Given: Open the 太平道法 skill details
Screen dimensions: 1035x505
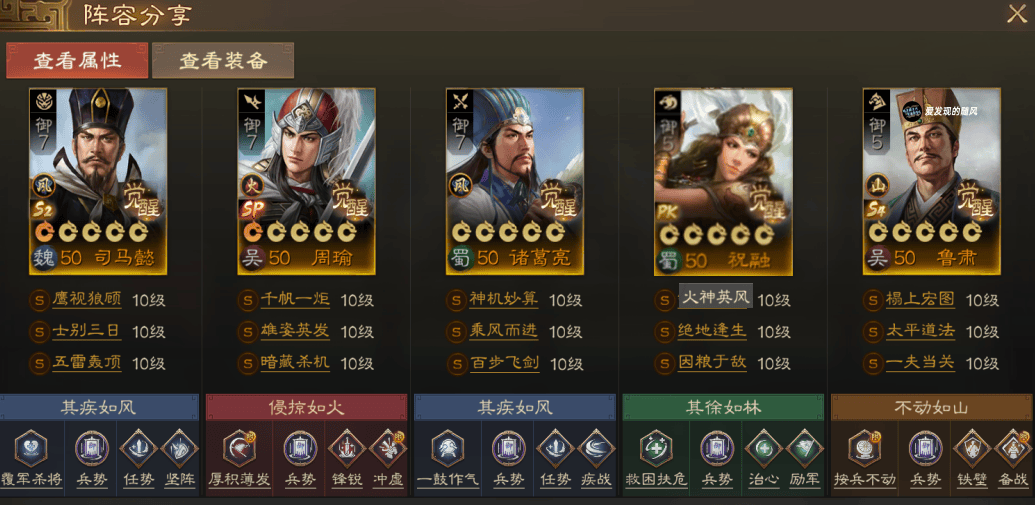Looking at the screenshot, I should coord(920,331).
